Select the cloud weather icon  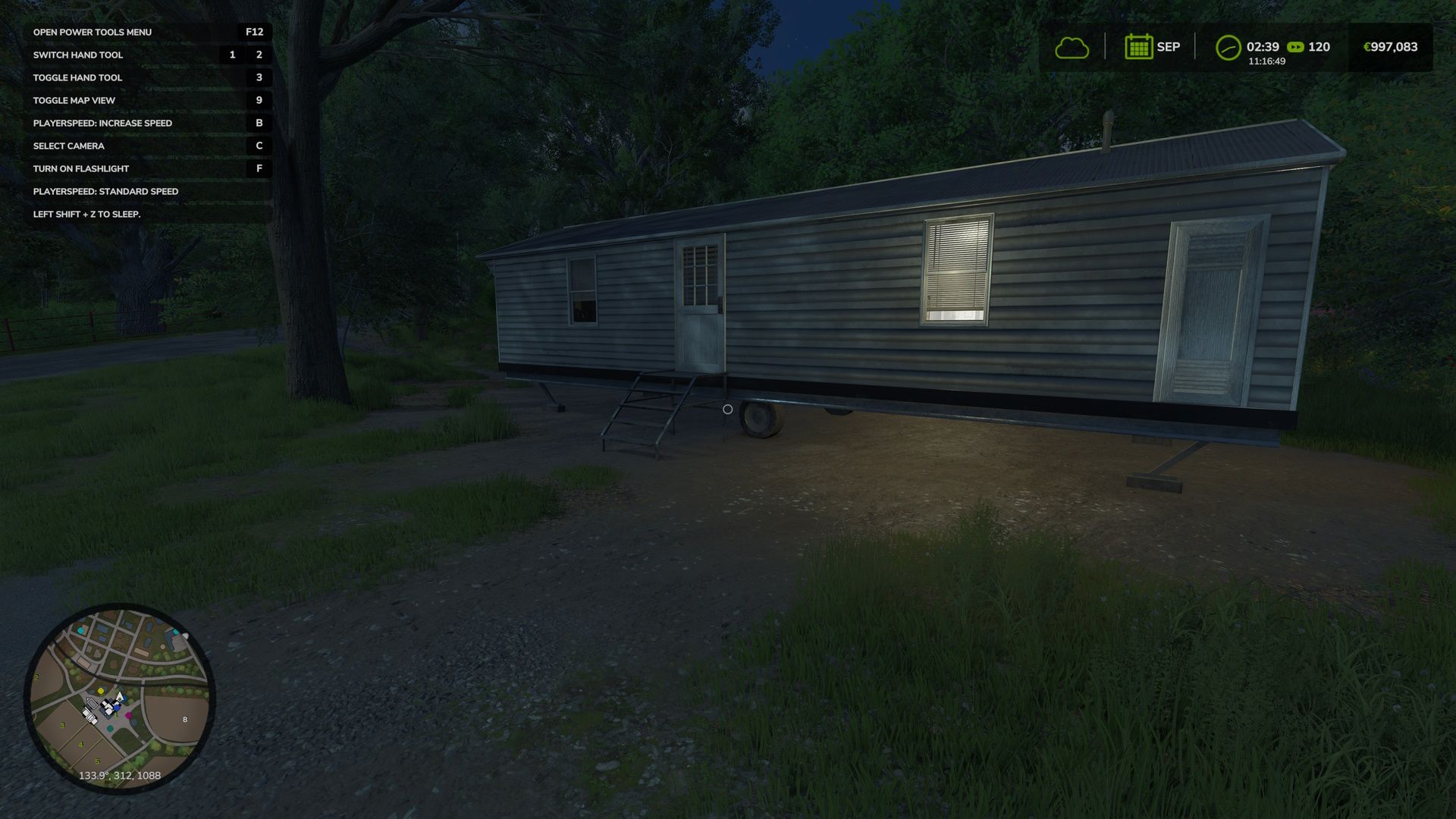pos(1072,48)
